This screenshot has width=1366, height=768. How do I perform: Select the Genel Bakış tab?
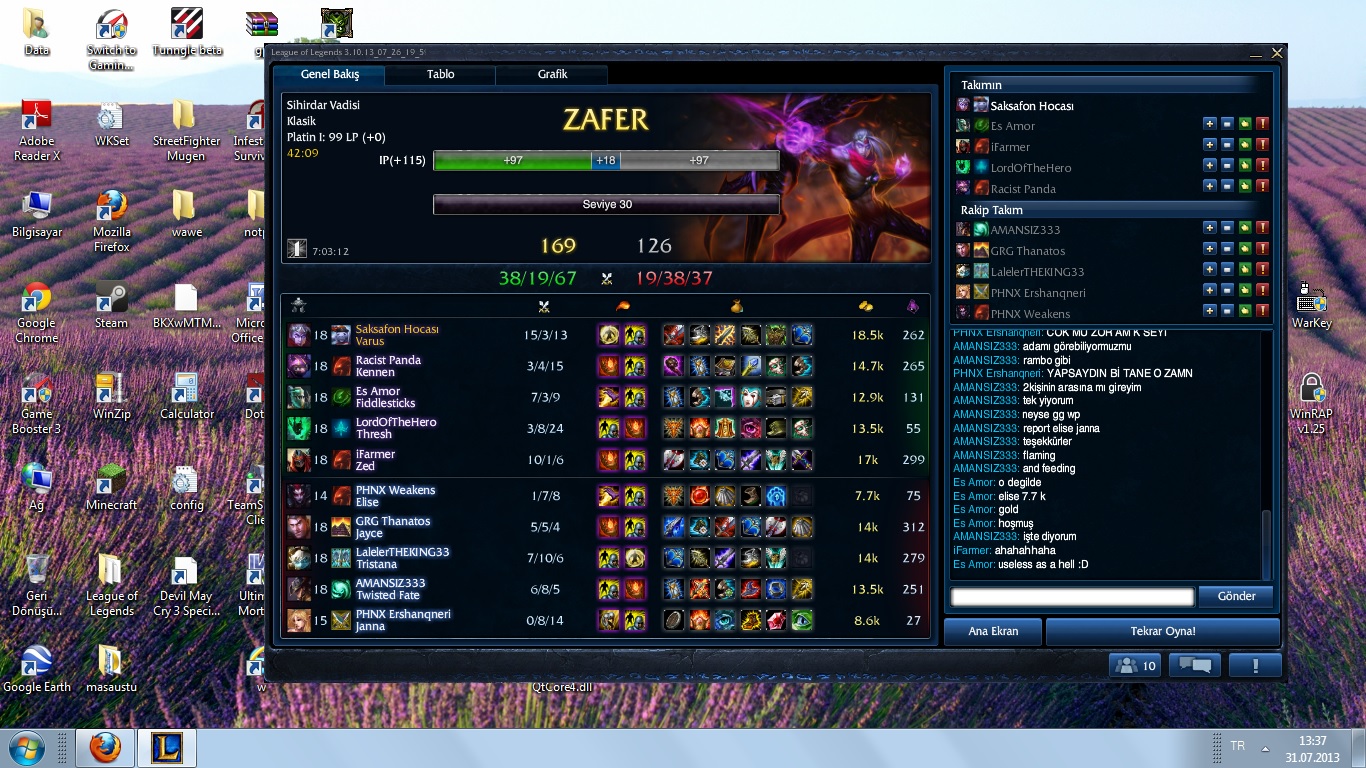329,75
